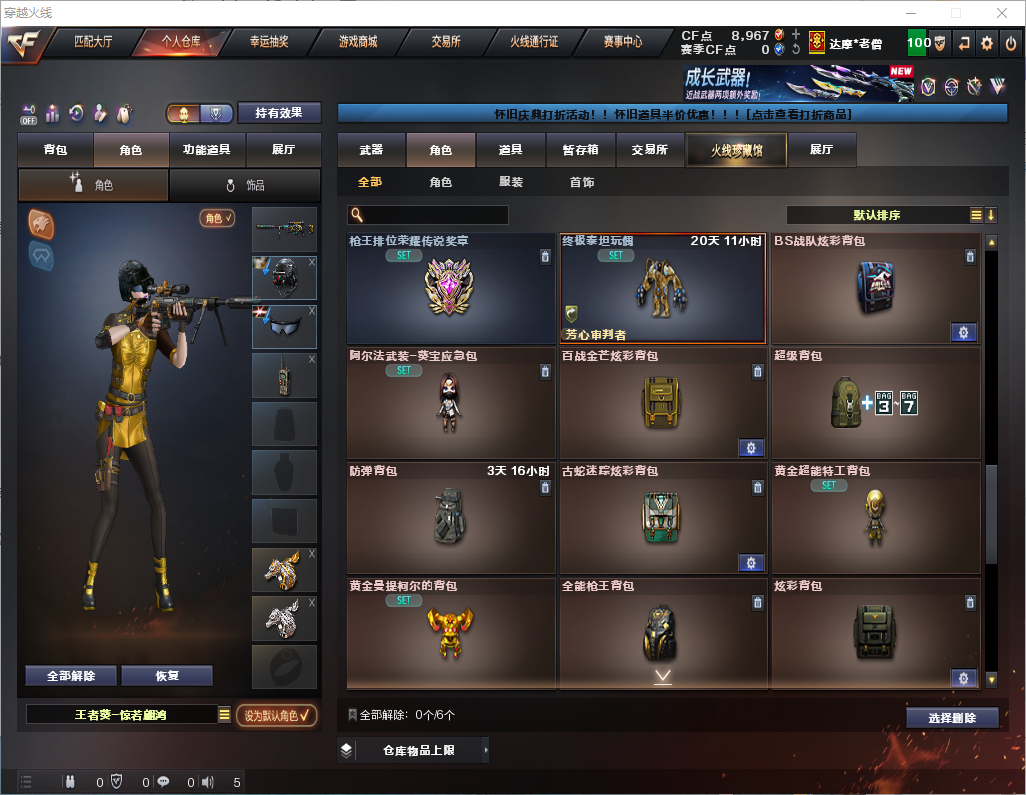Open the 火线珍藏馆 collection tab
This screenshot has height=795, width=1026.
(736, 150)
